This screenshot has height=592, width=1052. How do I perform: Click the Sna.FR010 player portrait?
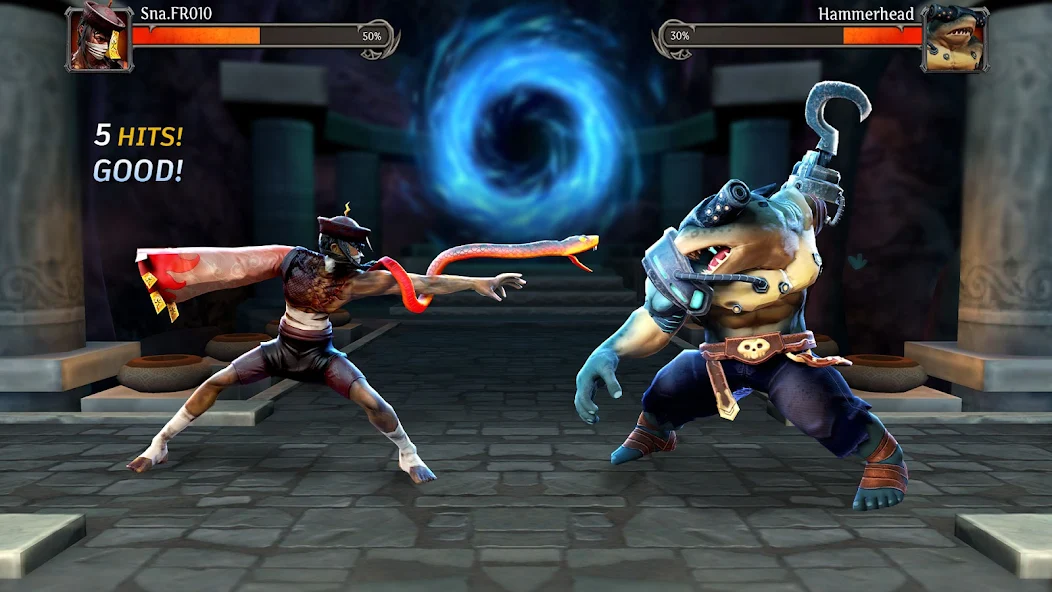tap(99, 38)
